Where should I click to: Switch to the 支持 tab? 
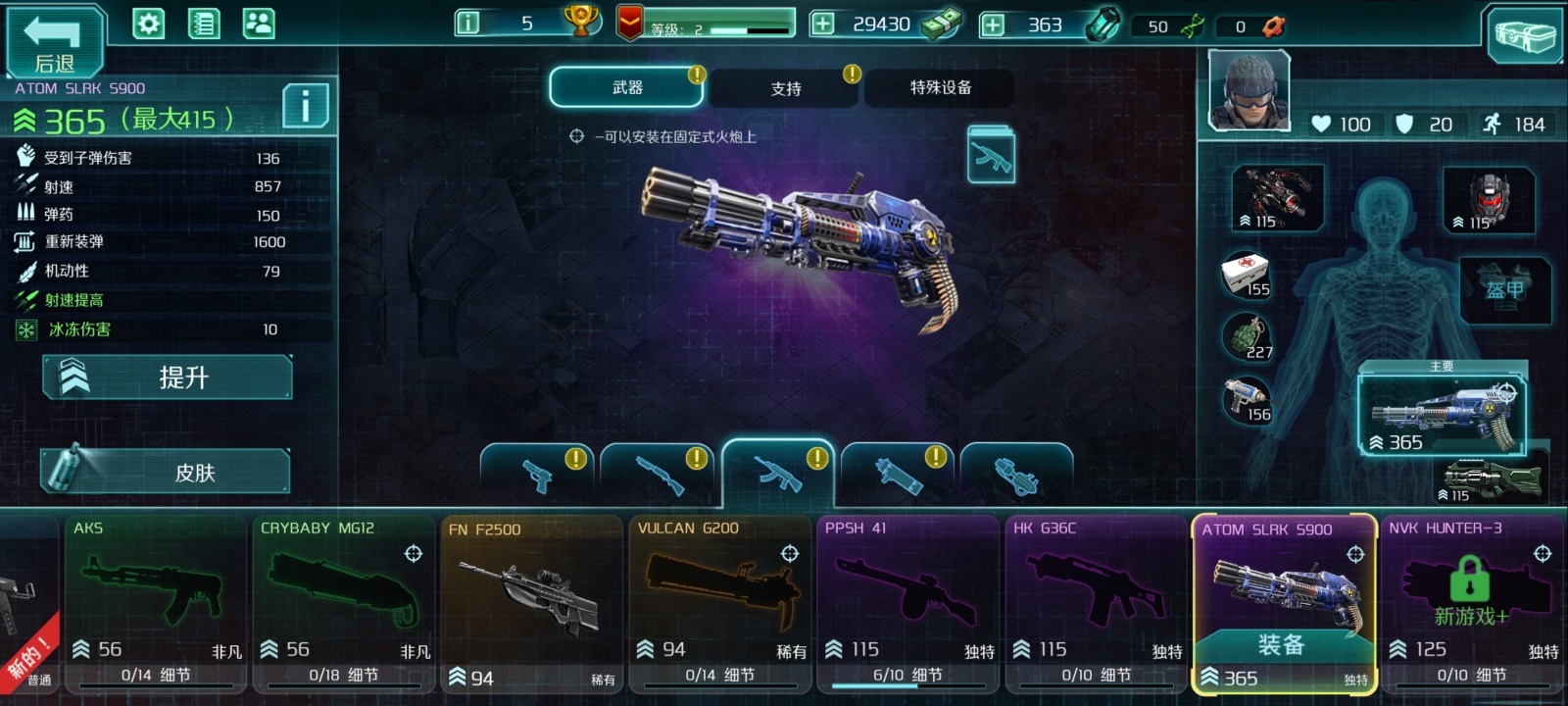[x=785, y=89]
